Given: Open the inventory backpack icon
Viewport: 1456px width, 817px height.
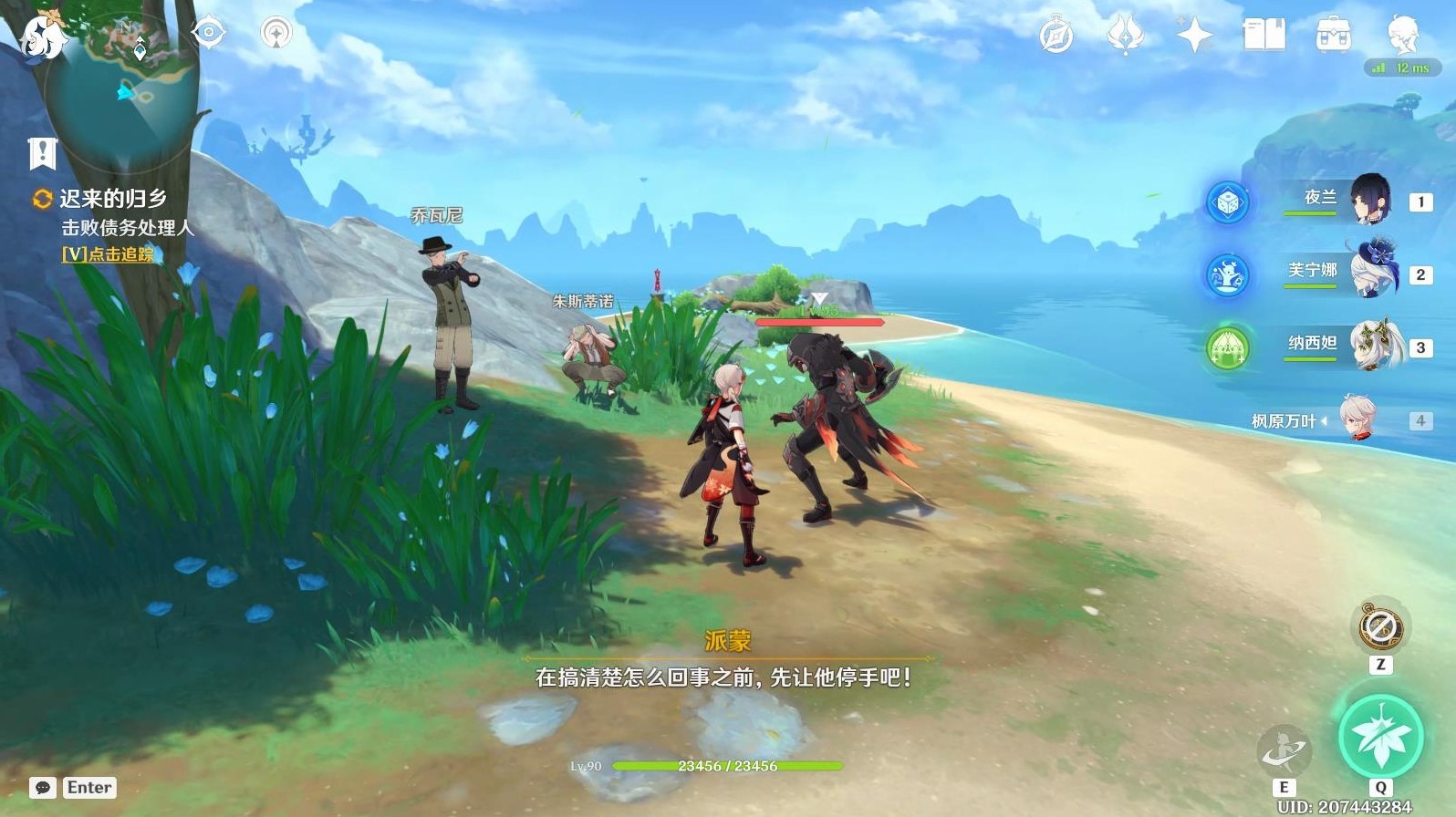Looking at the screenshot, I should click(1333, 34).
